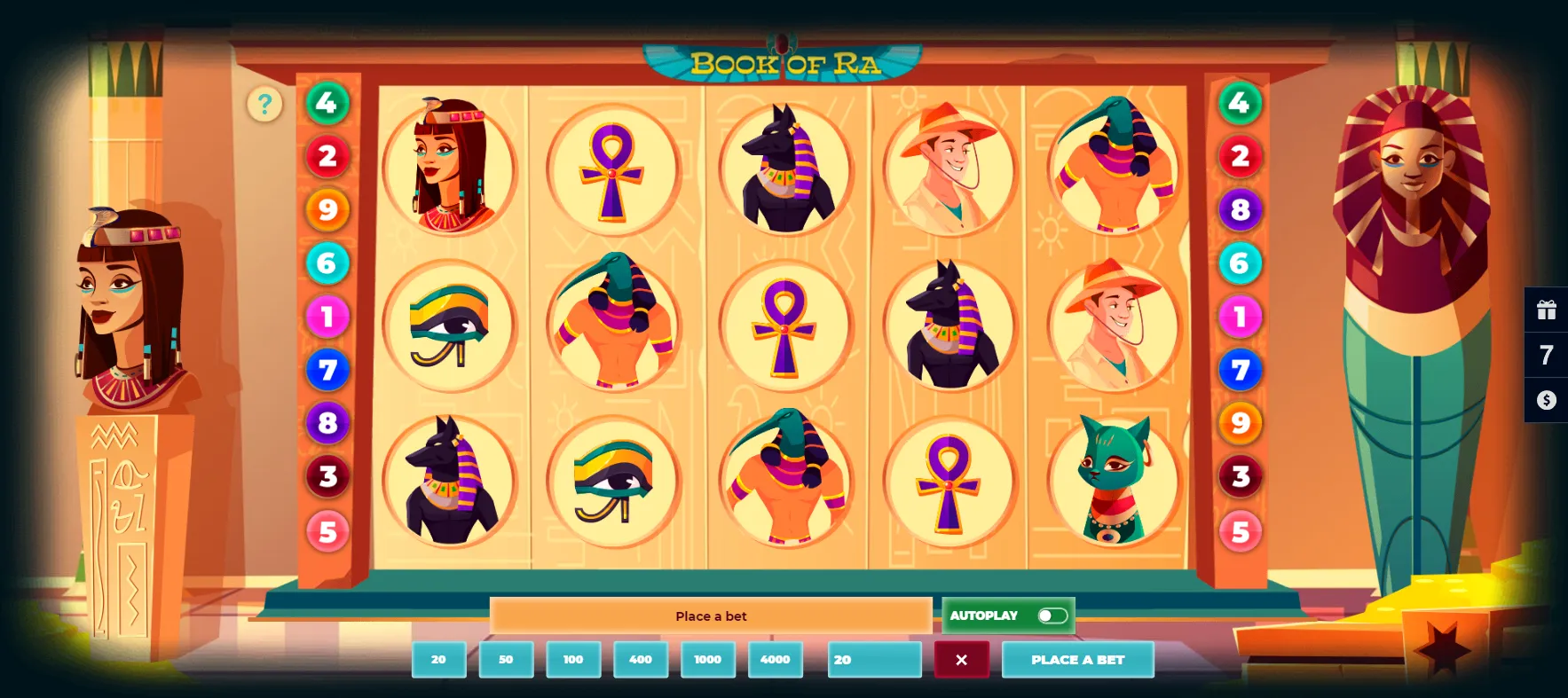Clear the bet with the red X

pyautogui.click(x=962, y=659)
